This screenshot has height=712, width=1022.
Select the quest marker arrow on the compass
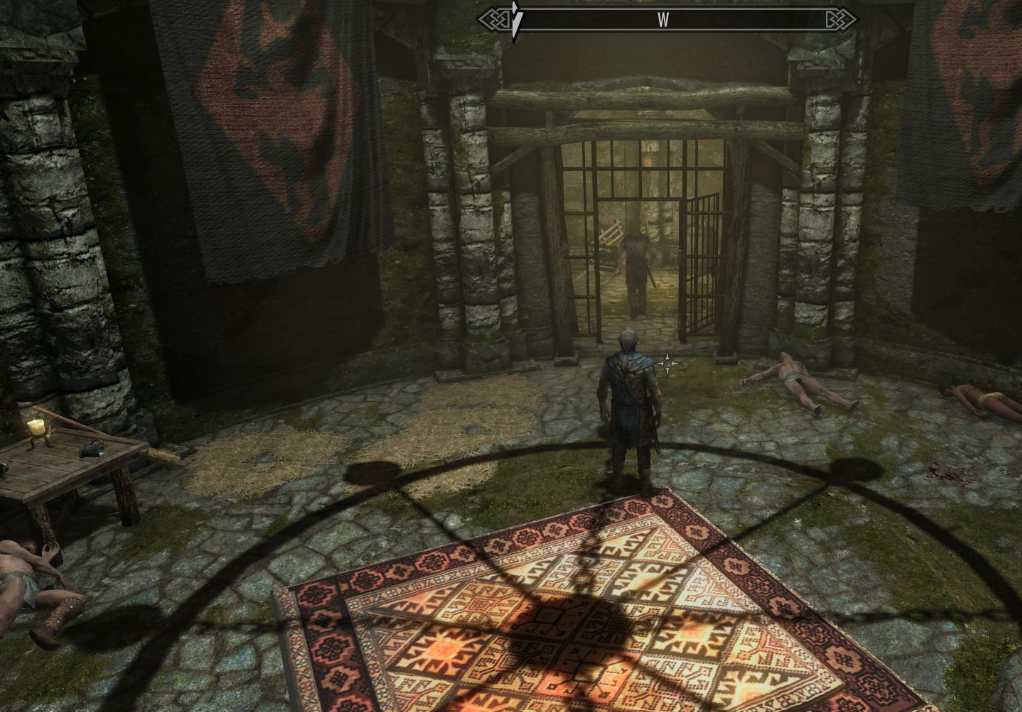point(516,21)
